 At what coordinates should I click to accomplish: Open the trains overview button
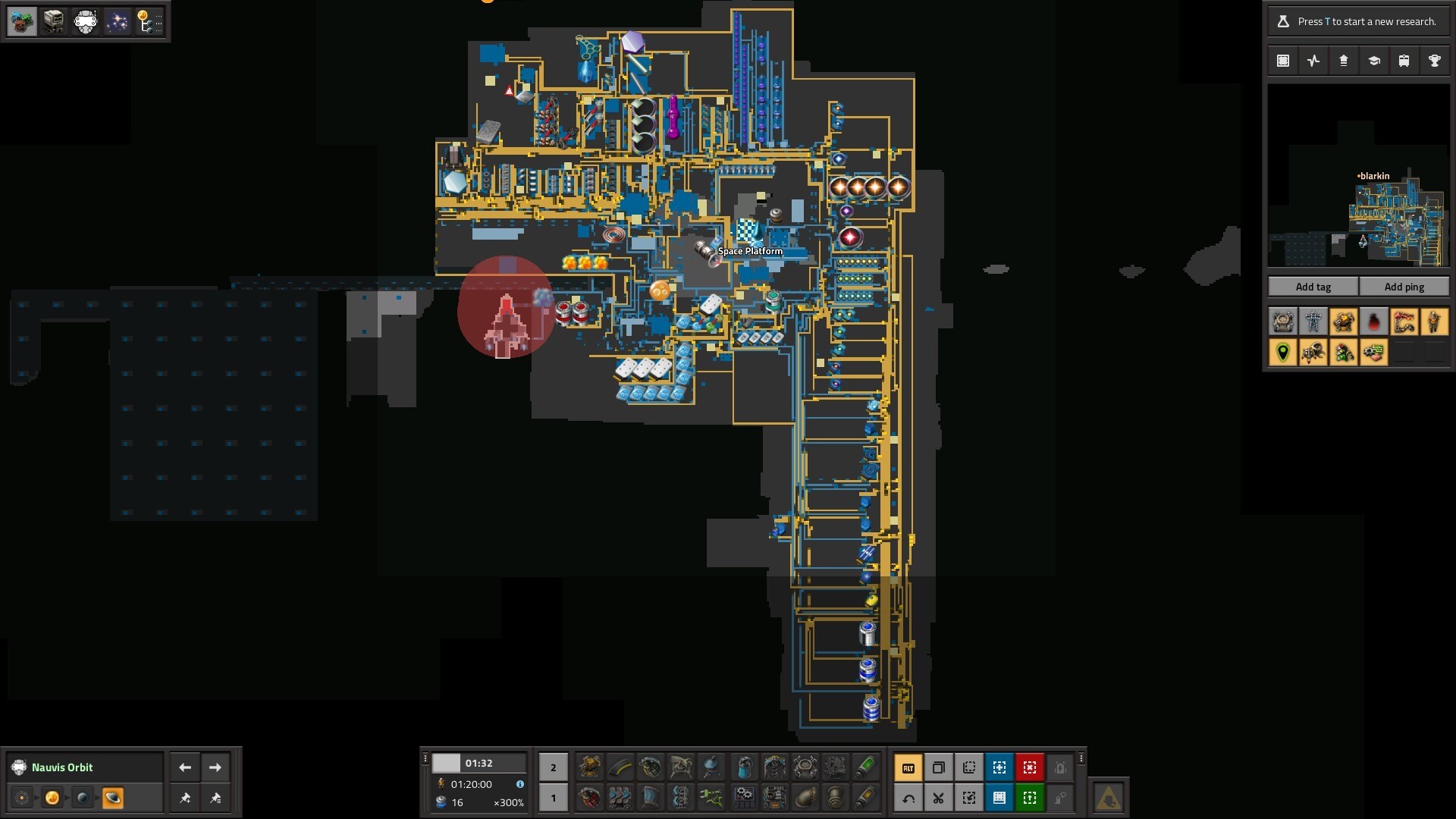pos(1404,61)
